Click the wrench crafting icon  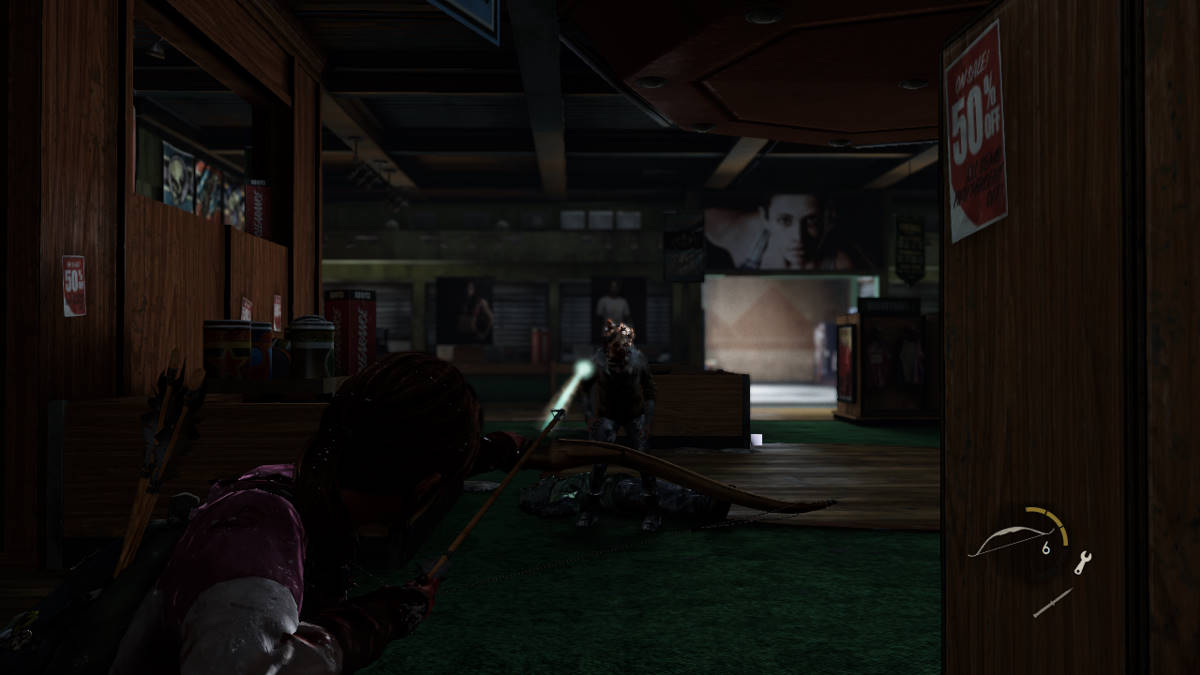[1083, 563]
